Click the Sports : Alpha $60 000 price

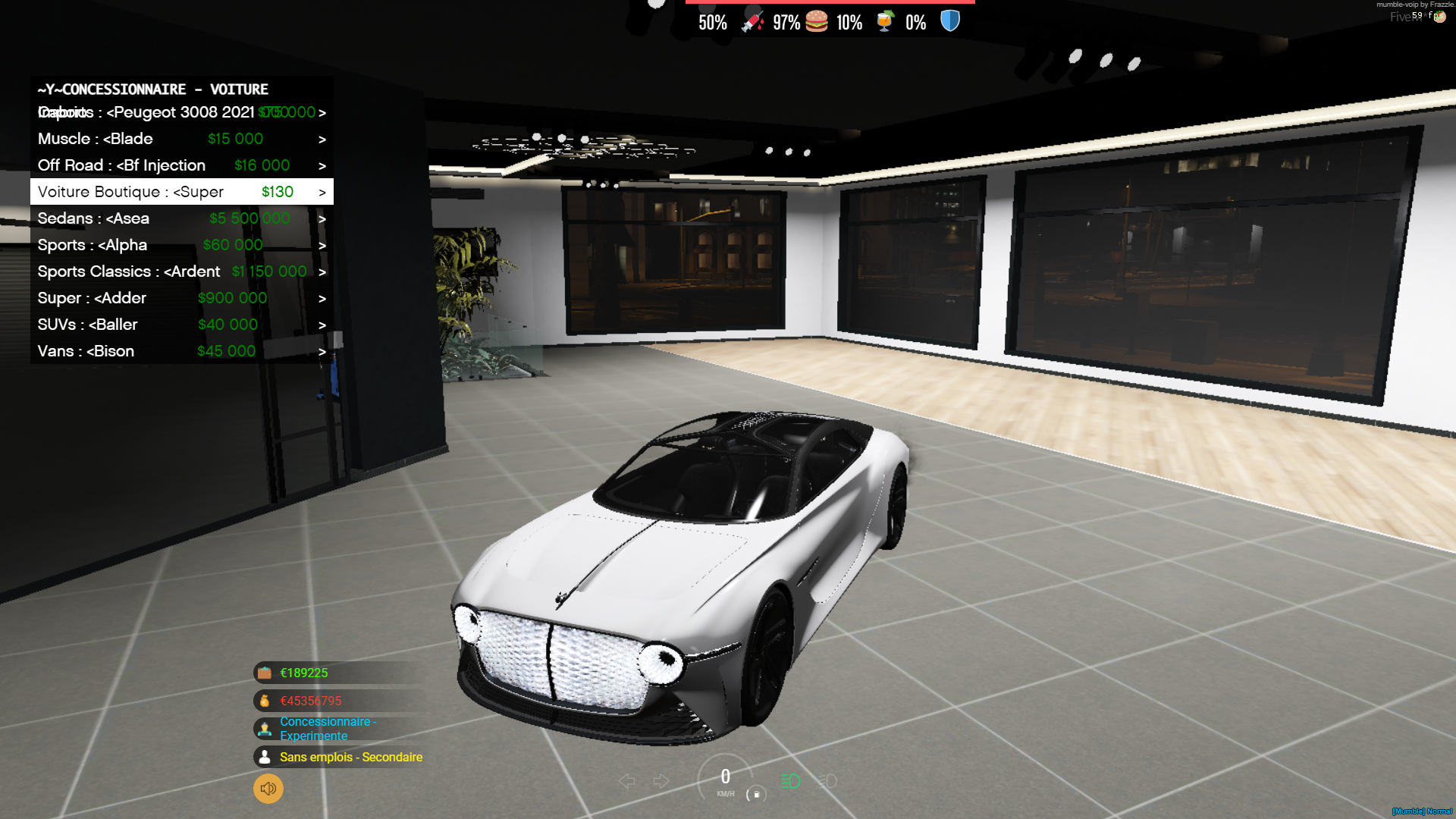pos(233,244)
